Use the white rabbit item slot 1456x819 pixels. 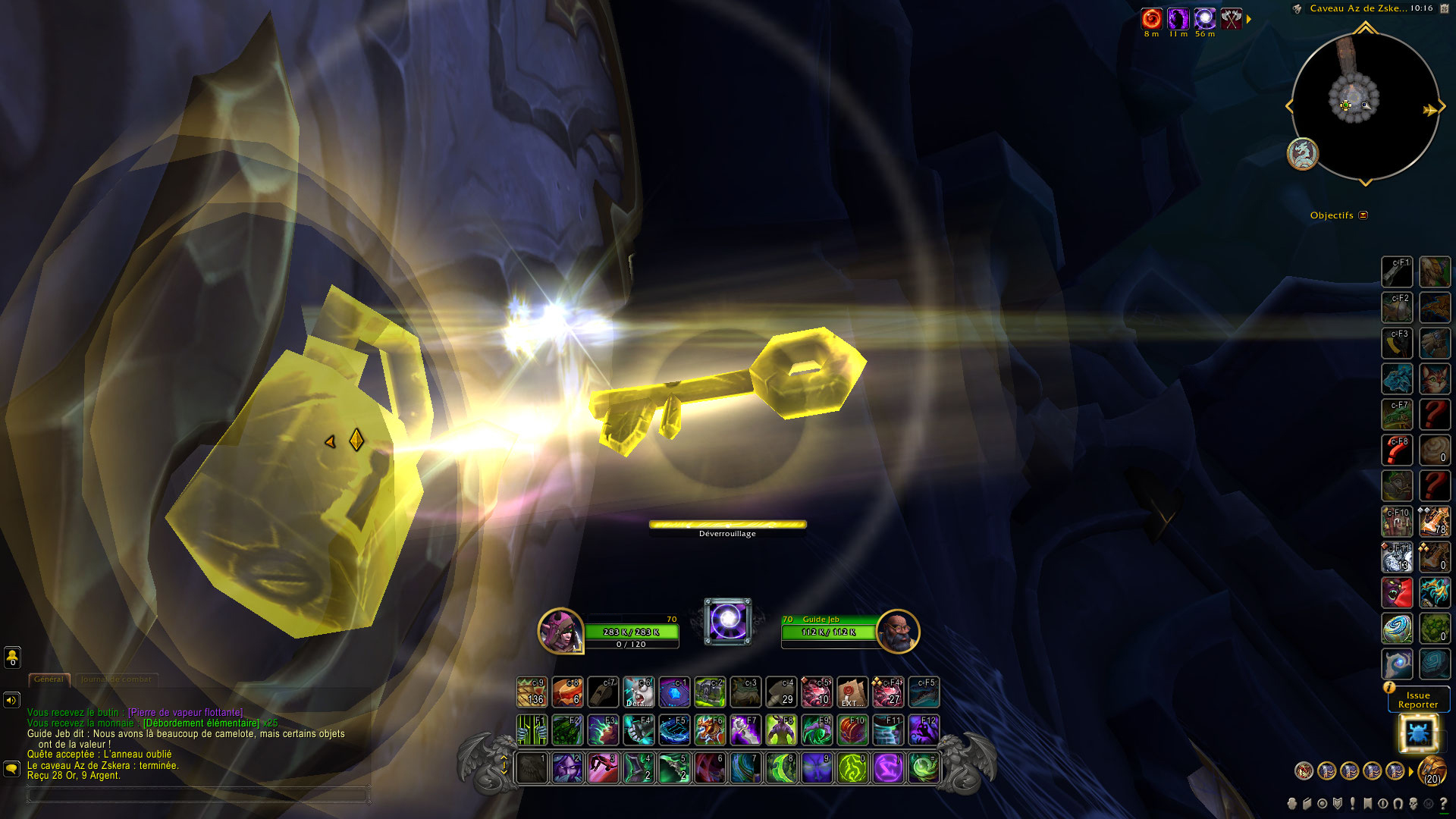(638, 692)
